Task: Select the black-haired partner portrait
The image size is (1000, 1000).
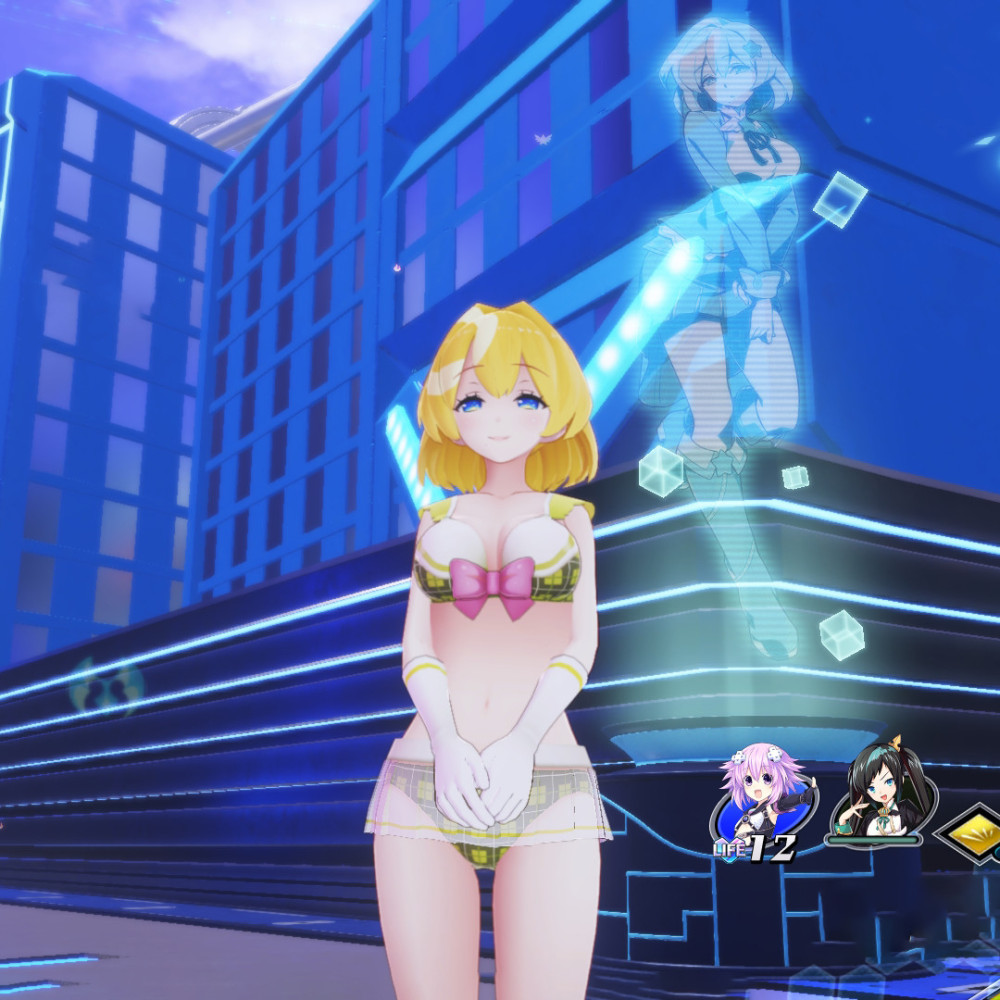Action: pos(878,795)
